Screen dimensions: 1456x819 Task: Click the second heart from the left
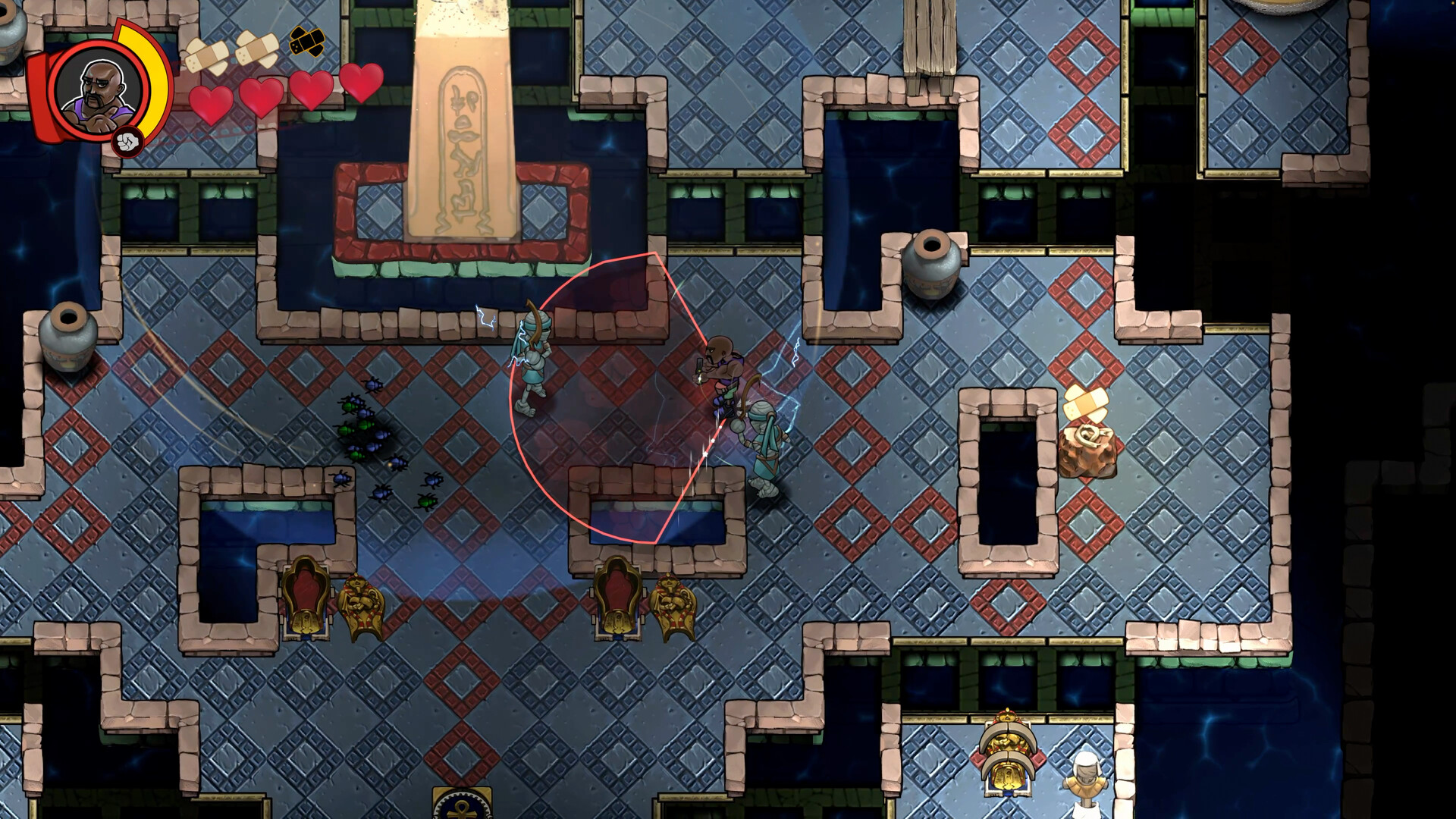point(261,93)
